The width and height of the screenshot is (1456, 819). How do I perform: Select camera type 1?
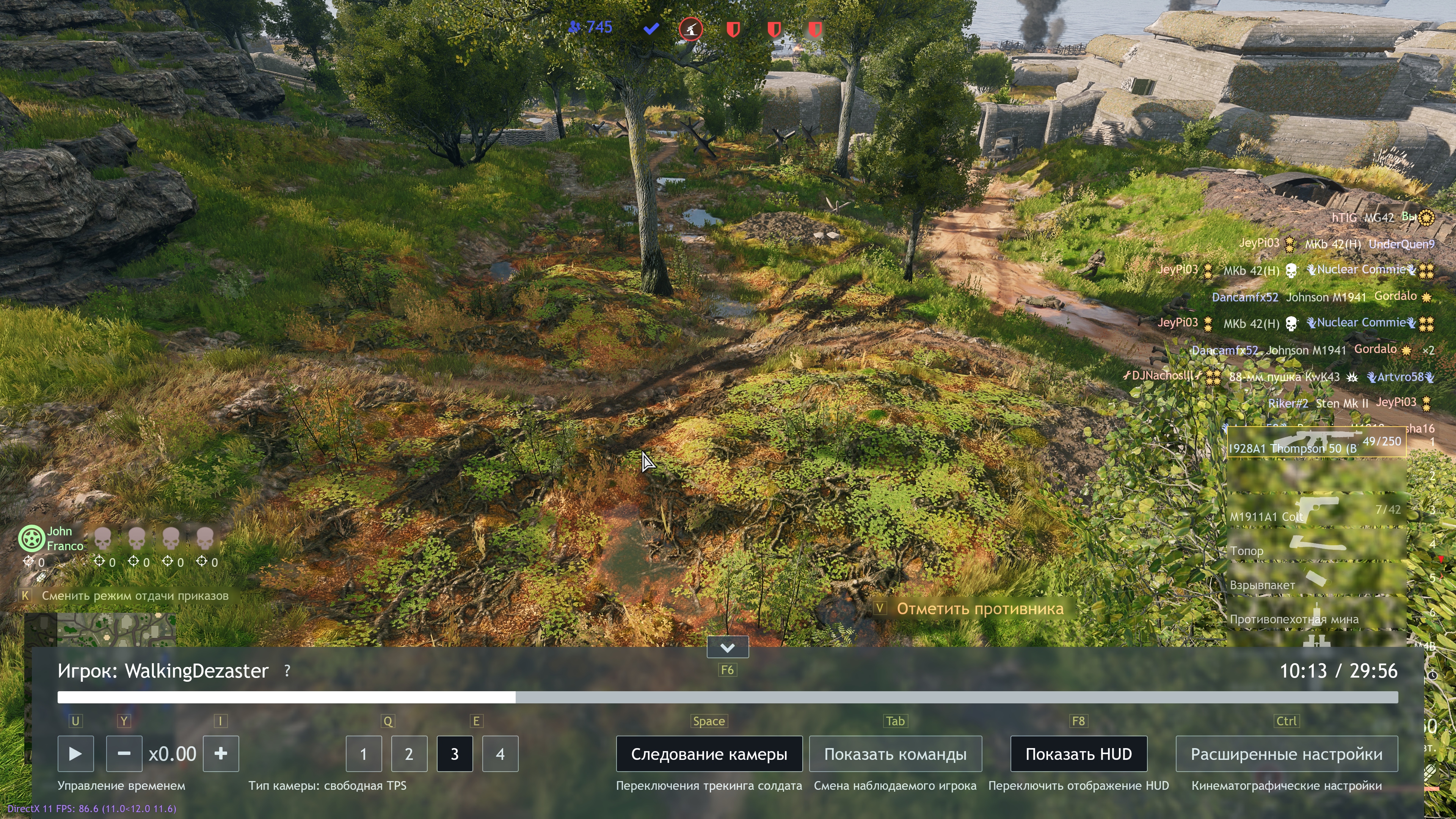[364, 753]
